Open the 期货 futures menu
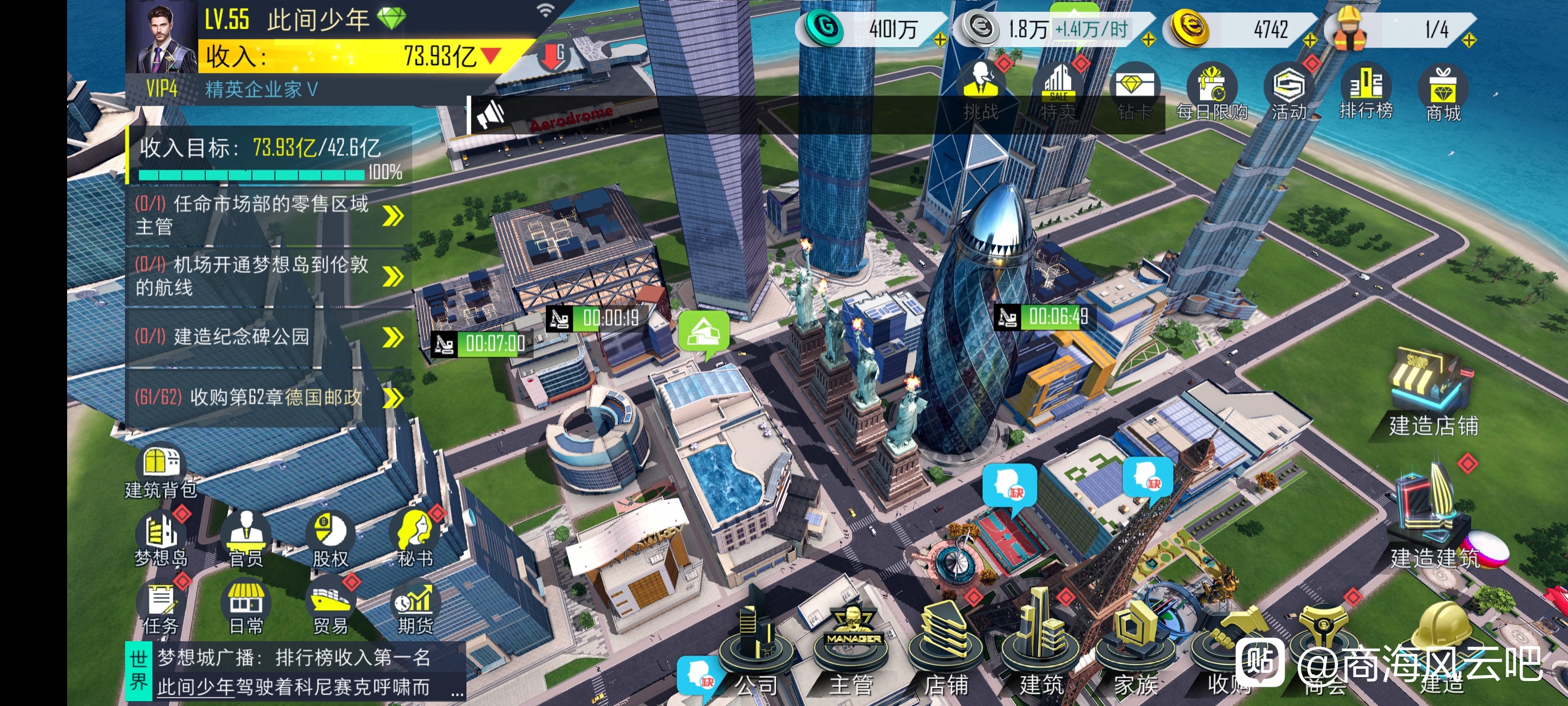Image resolution: width=1568 pixels, height=706 pixels. [415, 607]
